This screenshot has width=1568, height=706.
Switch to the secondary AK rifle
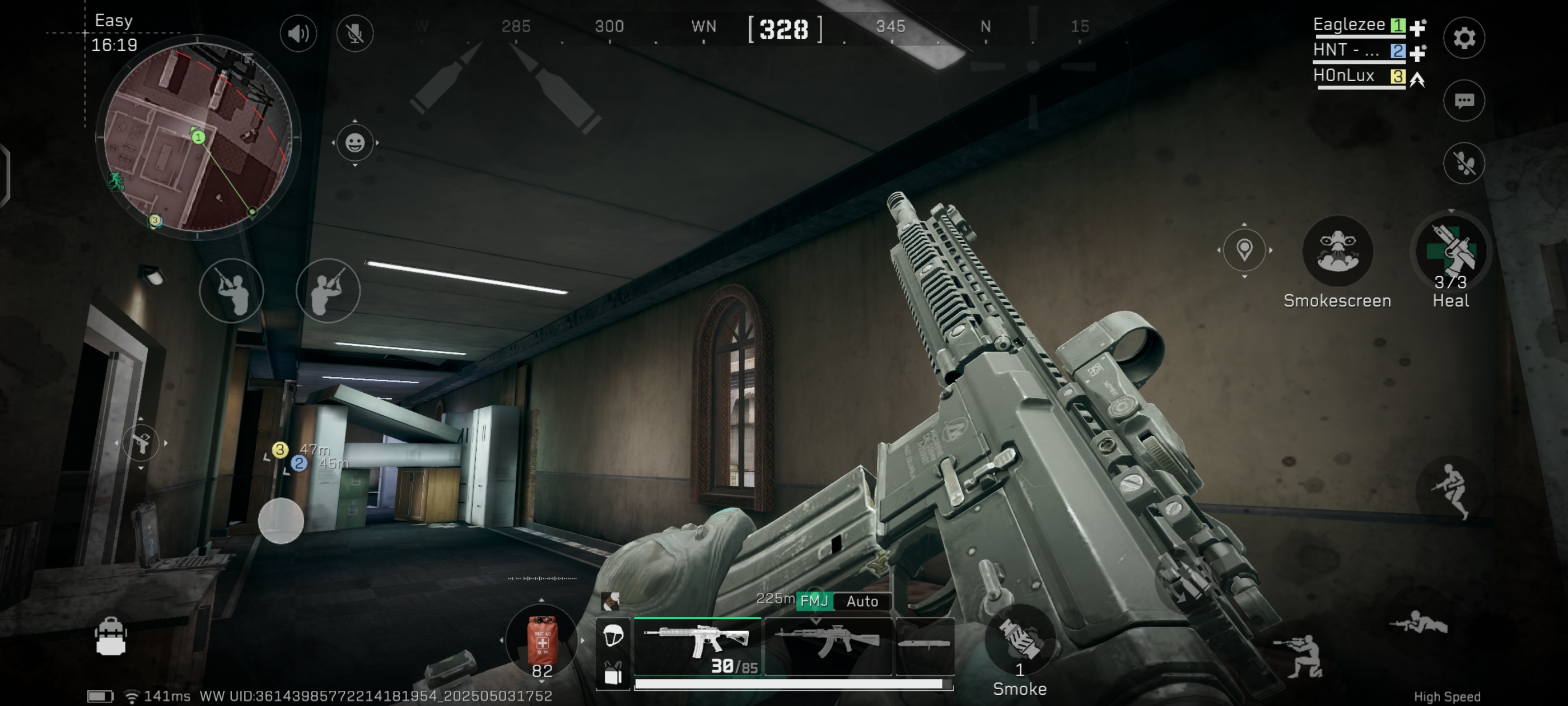click(x=828, y=645)
